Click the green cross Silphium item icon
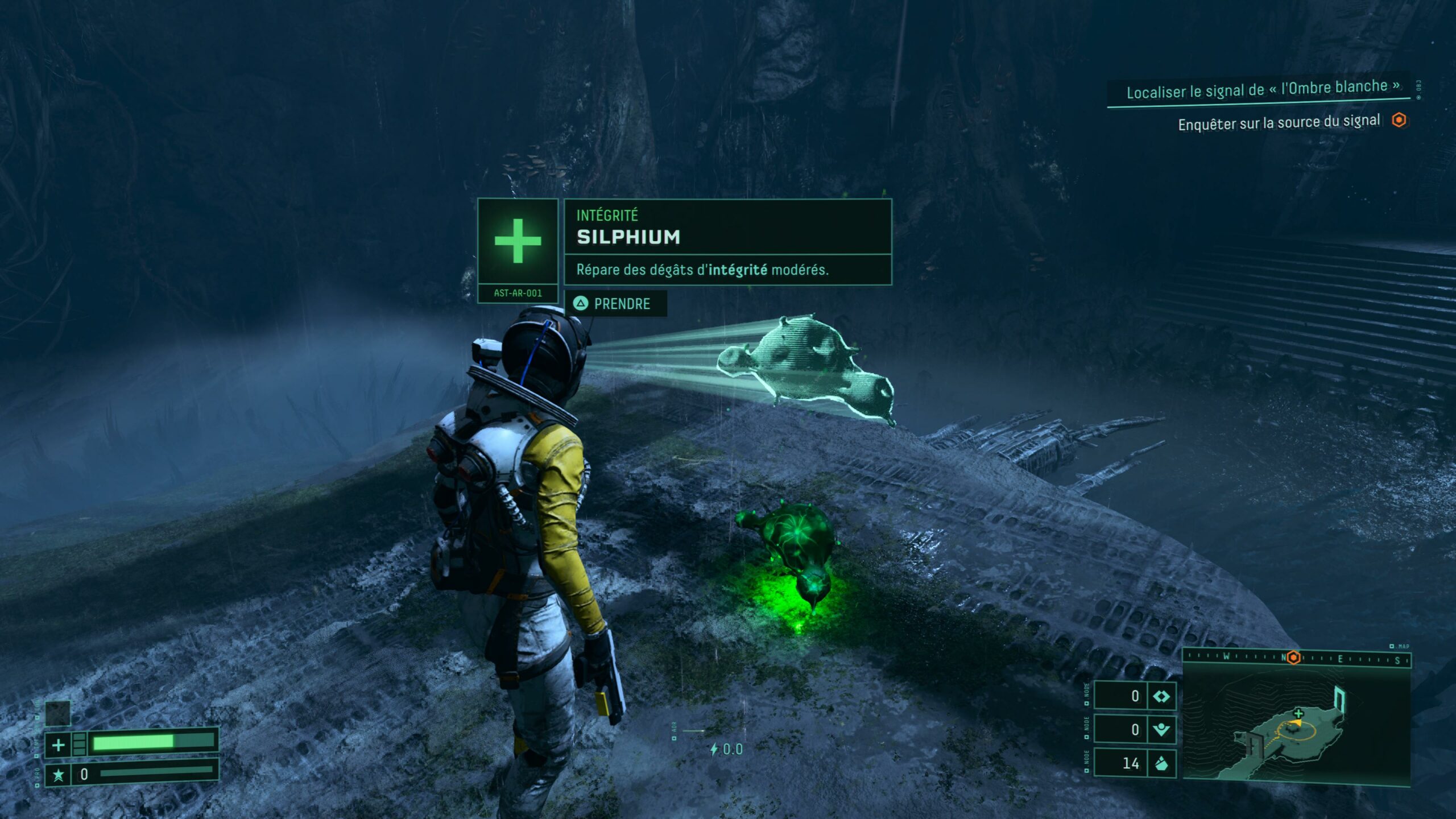 (518, 241)
